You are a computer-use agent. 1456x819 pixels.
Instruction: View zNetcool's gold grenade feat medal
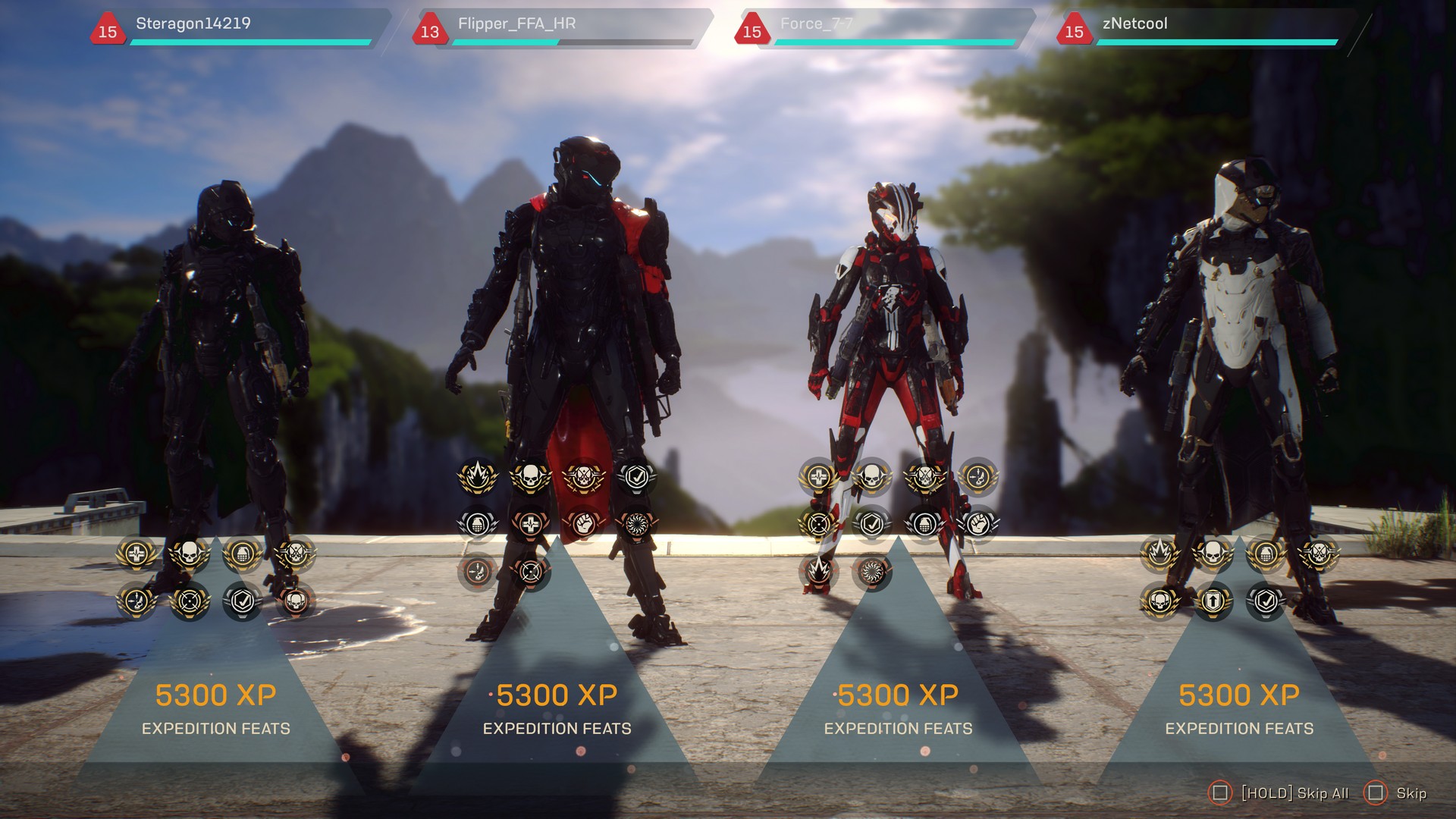tap(1266, 555)
